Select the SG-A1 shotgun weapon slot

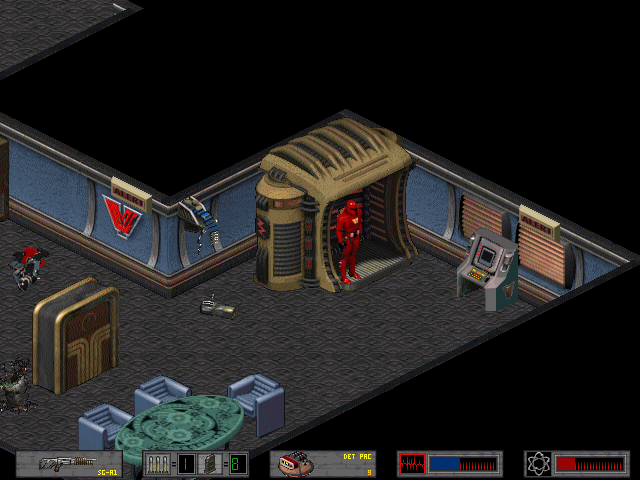[74, 464]
